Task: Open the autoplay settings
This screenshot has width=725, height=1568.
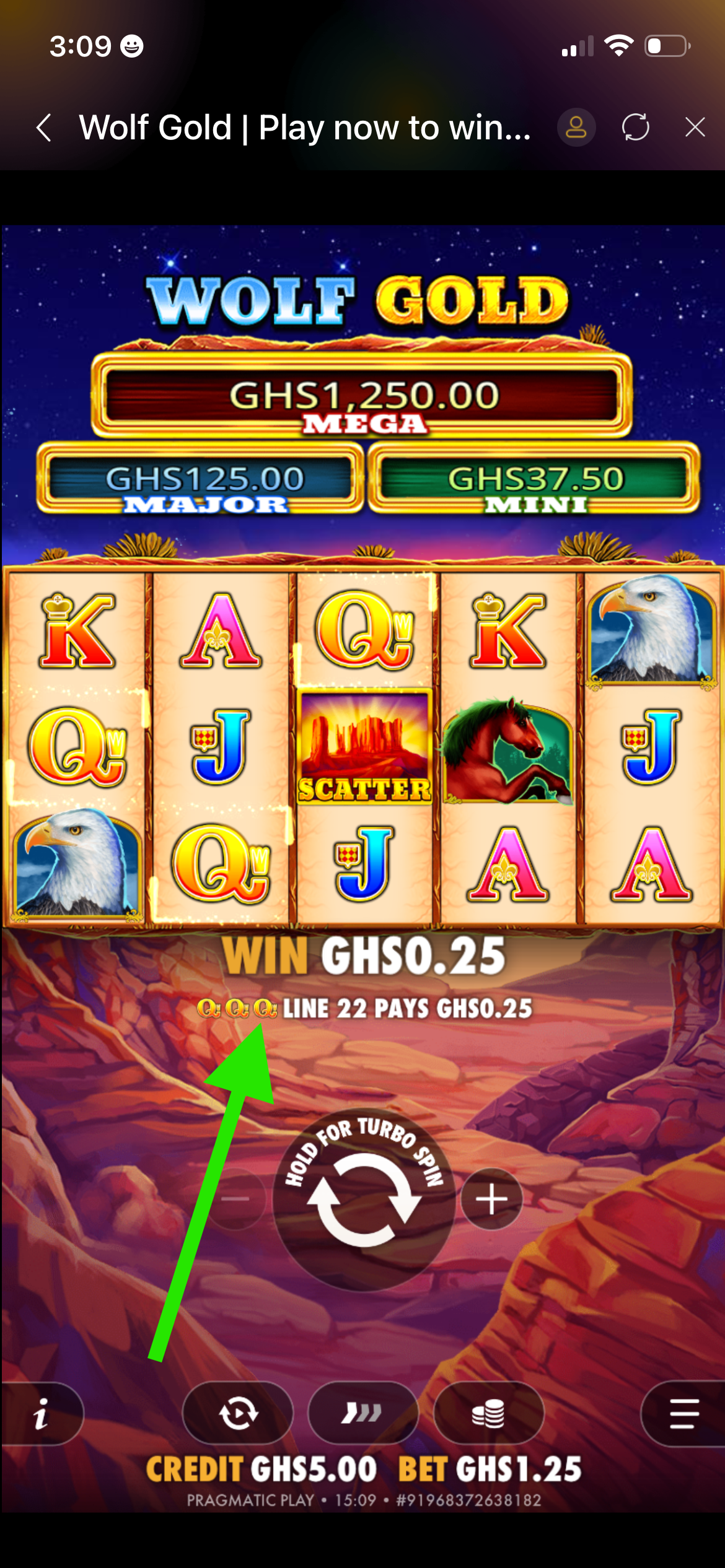Action: (x=238, y=1414)
